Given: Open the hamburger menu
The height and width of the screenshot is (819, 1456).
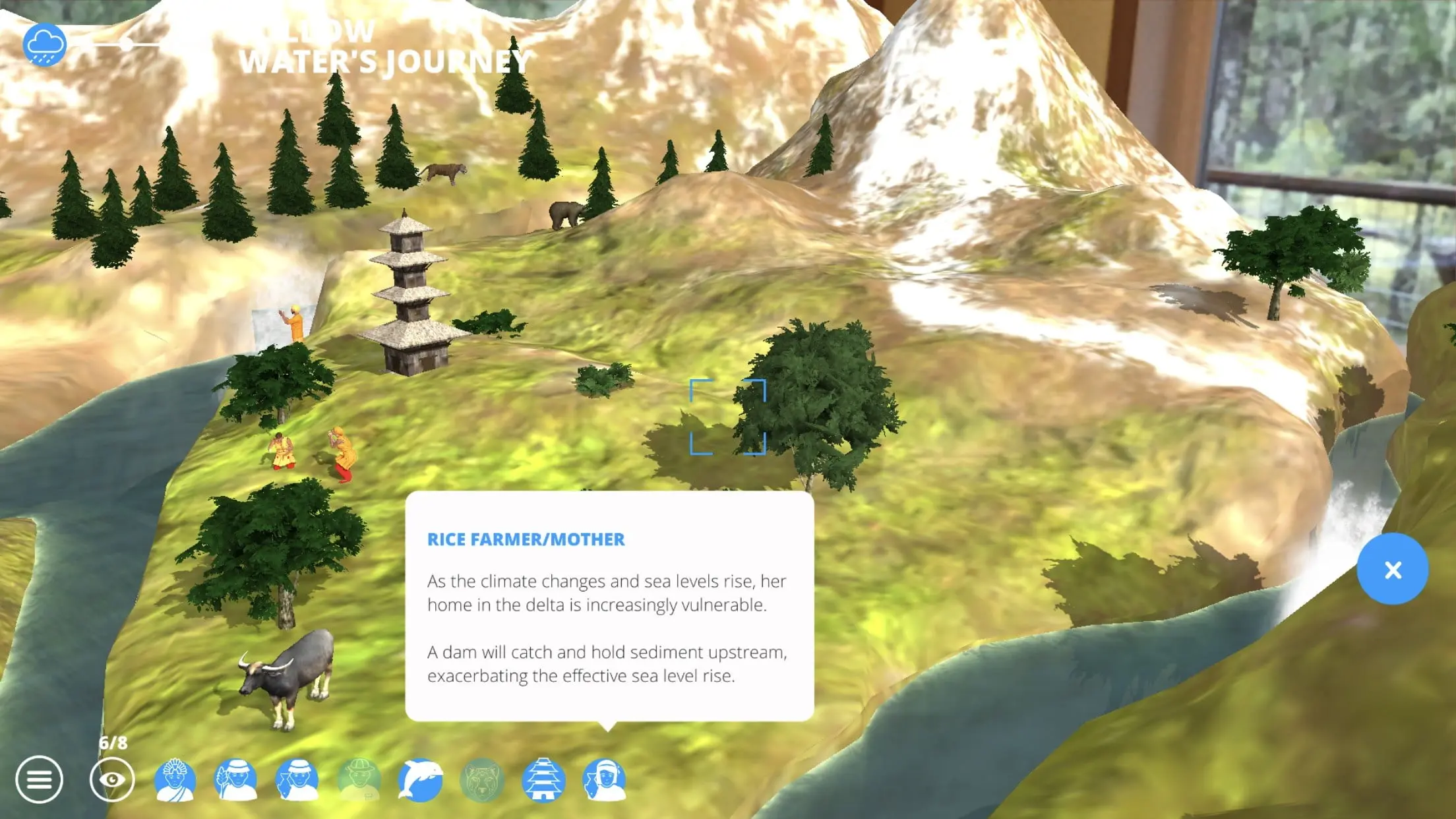Looking at the screenshot, I should (39, 780).
